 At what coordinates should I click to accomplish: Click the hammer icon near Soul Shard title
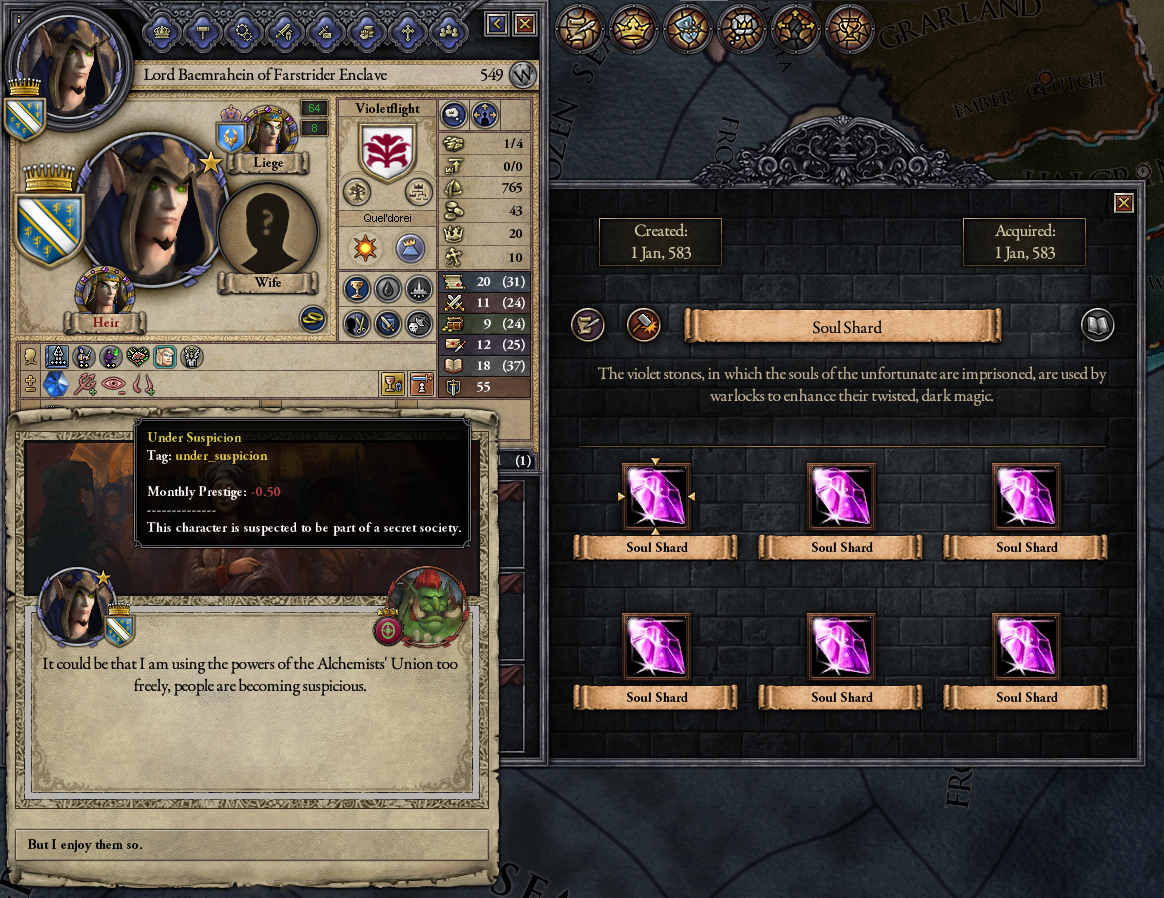[x=643, y=325]
